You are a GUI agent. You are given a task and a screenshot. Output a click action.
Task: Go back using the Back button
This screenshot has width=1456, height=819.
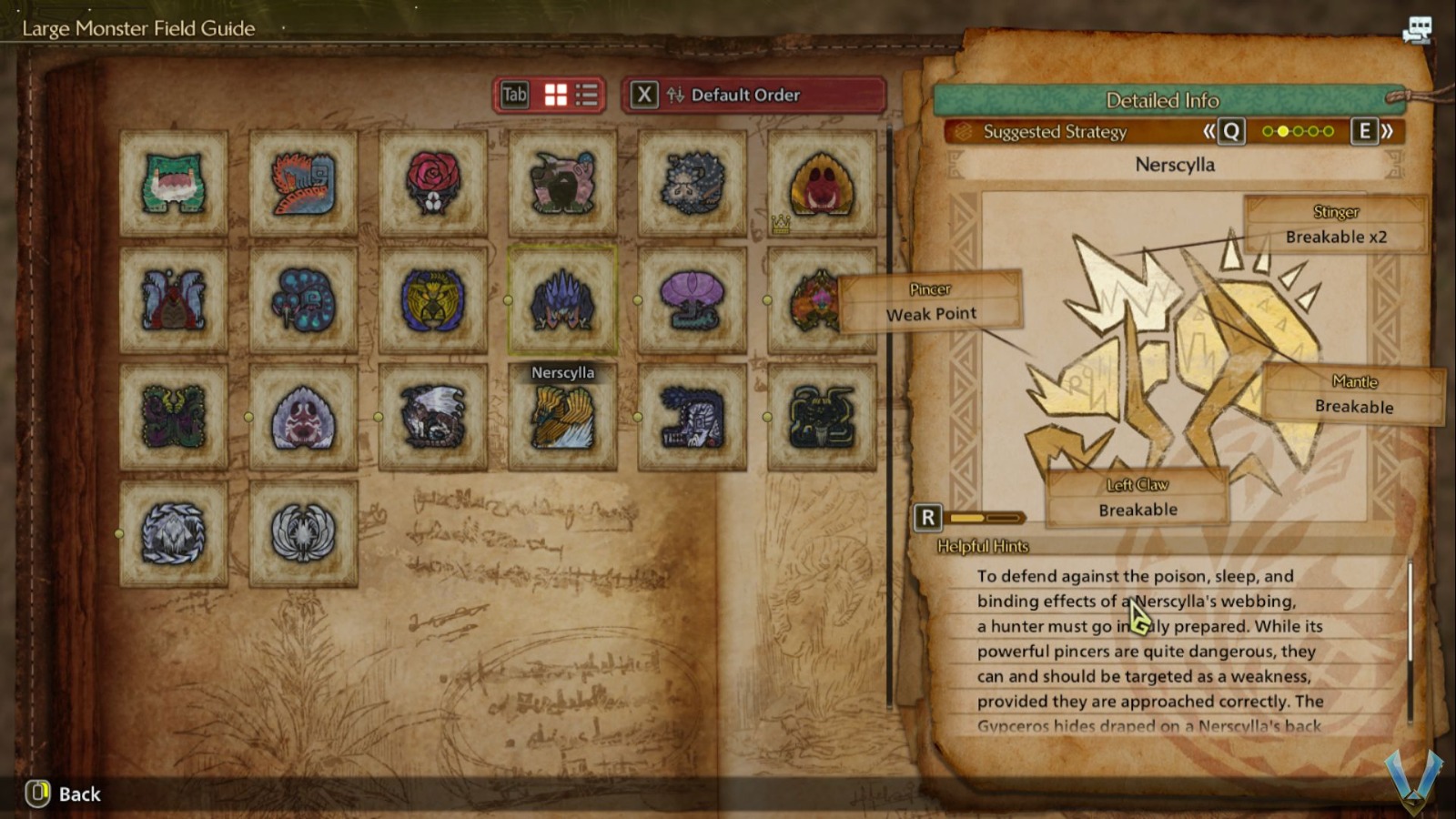[x=64, y=794]
